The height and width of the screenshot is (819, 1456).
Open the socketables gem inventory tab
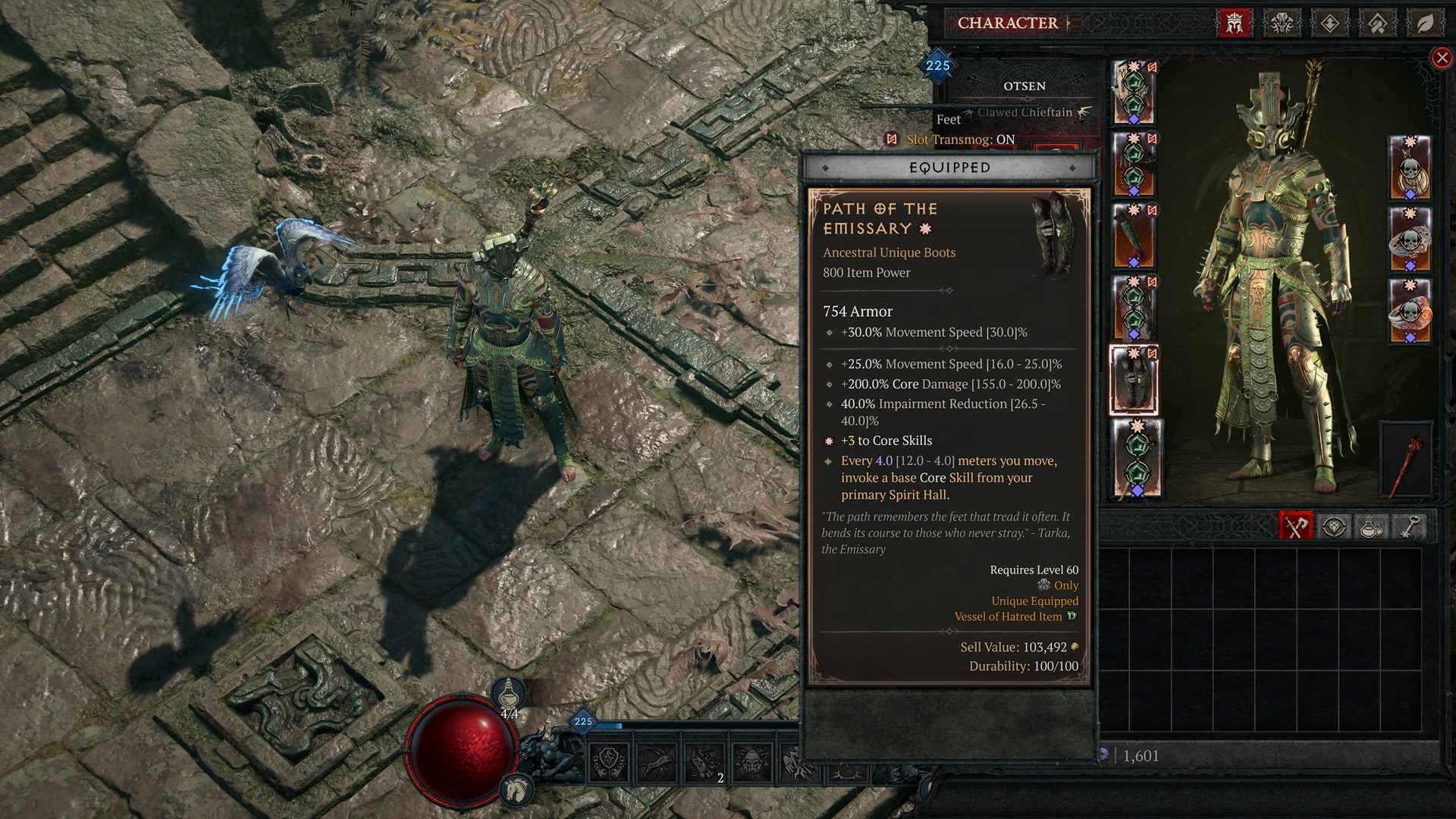1334,526
